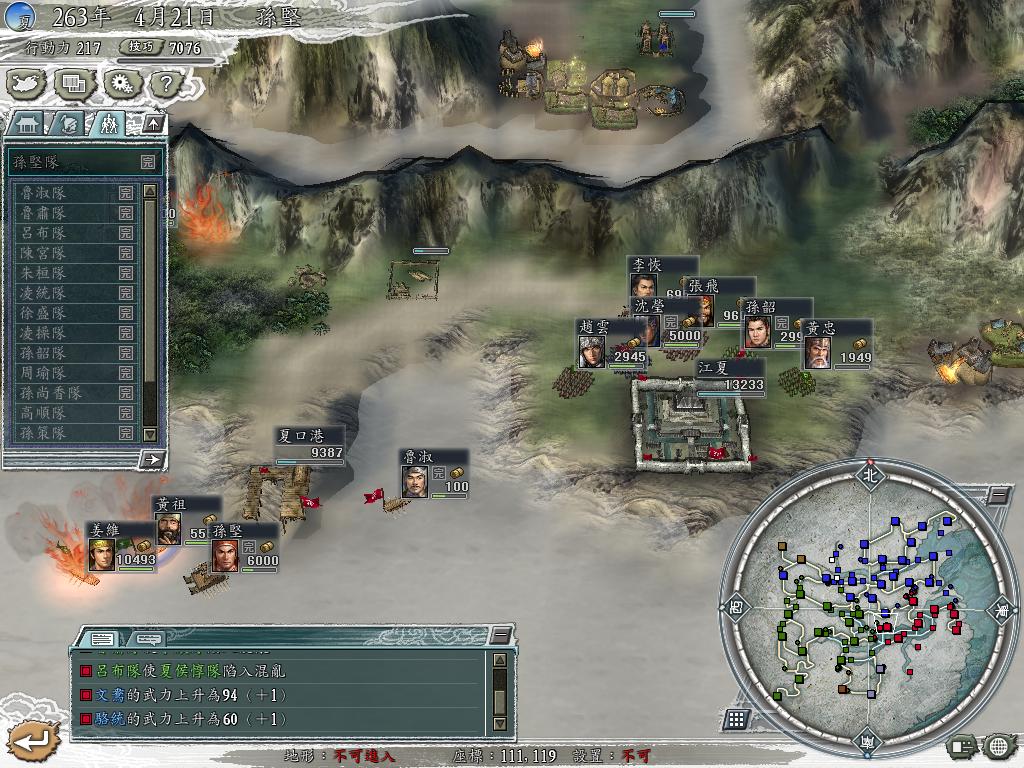Open the gear settings menu
The width and height of the screenshot is (1024, 768).
coord(121,84)
